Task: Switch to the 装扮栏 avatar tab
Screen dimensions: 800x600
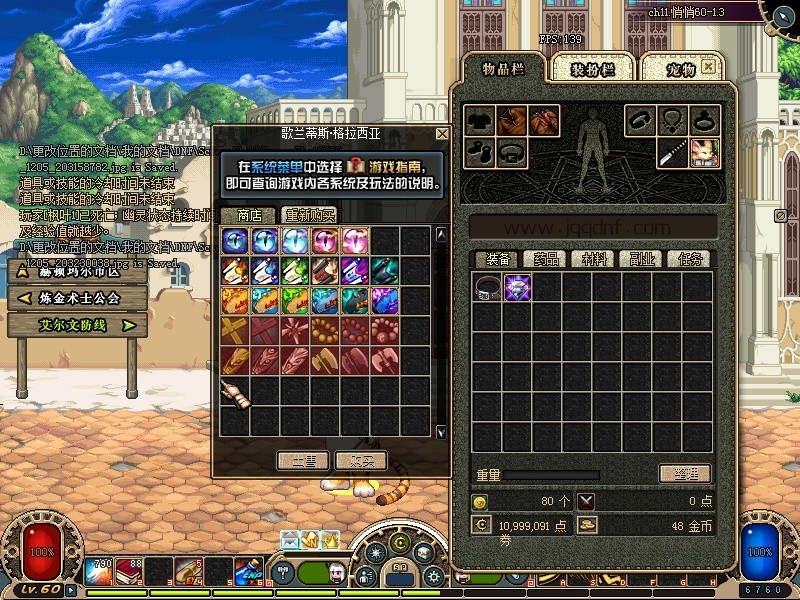Action: tap(590, 69)
